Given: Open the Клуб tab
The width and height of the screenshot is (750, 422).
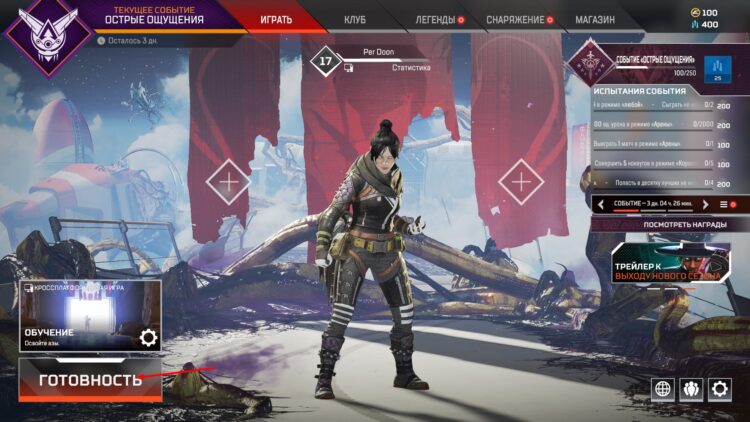Looking at the screenshot, I should (x=355, y=19).
